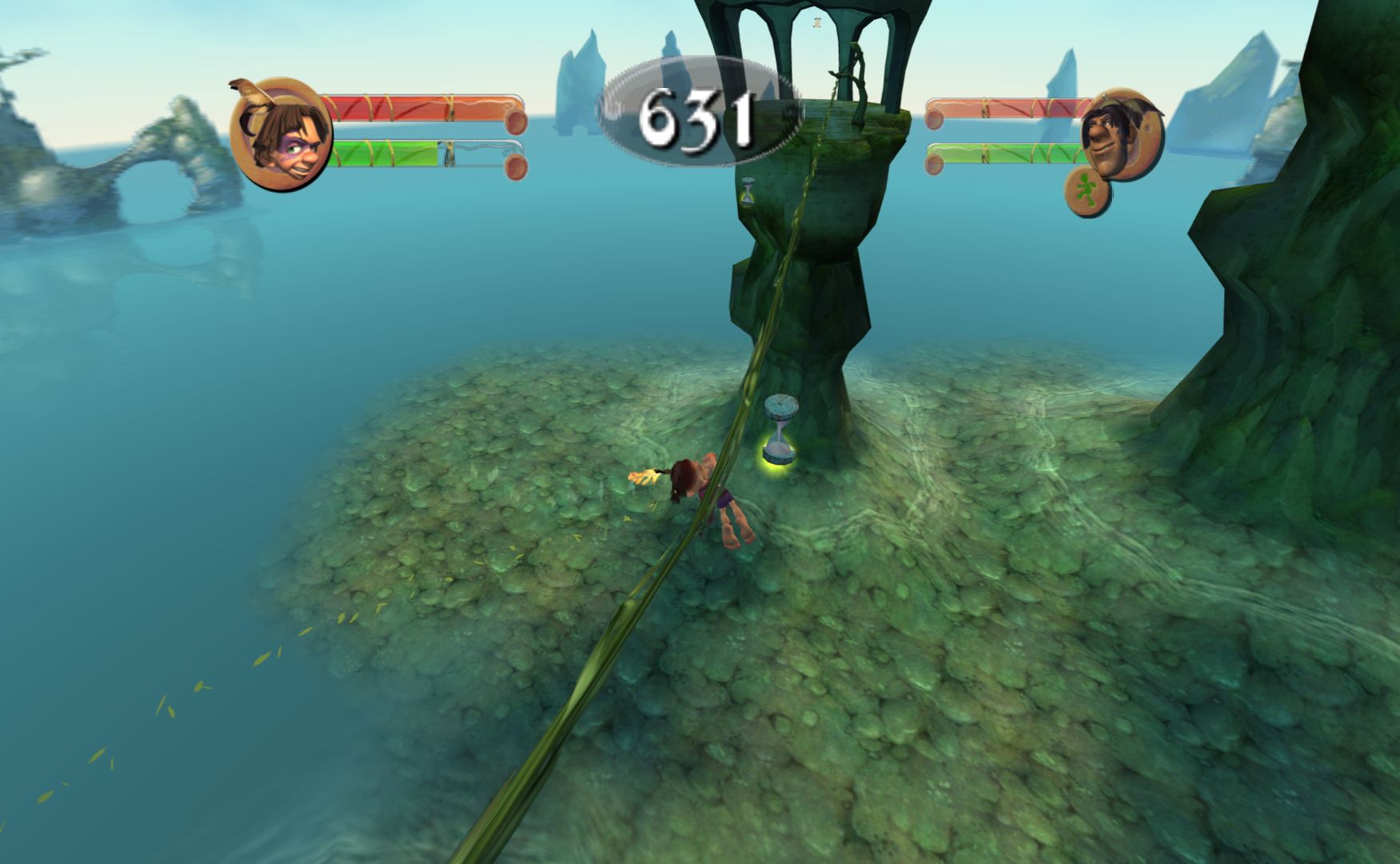Select the opponent's character portrait

pyautogui.click(x=1119, y=133)
